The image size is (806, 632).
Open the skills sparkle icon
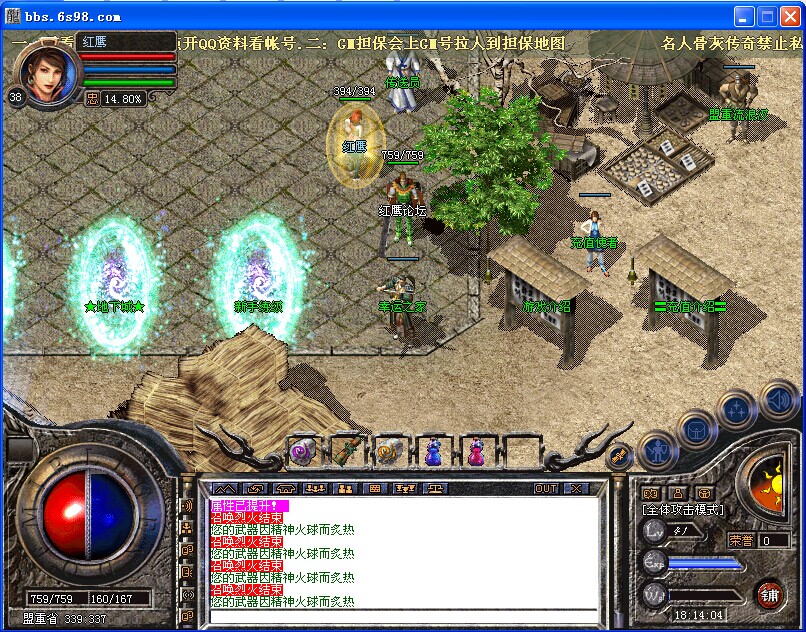coord(736,407)
